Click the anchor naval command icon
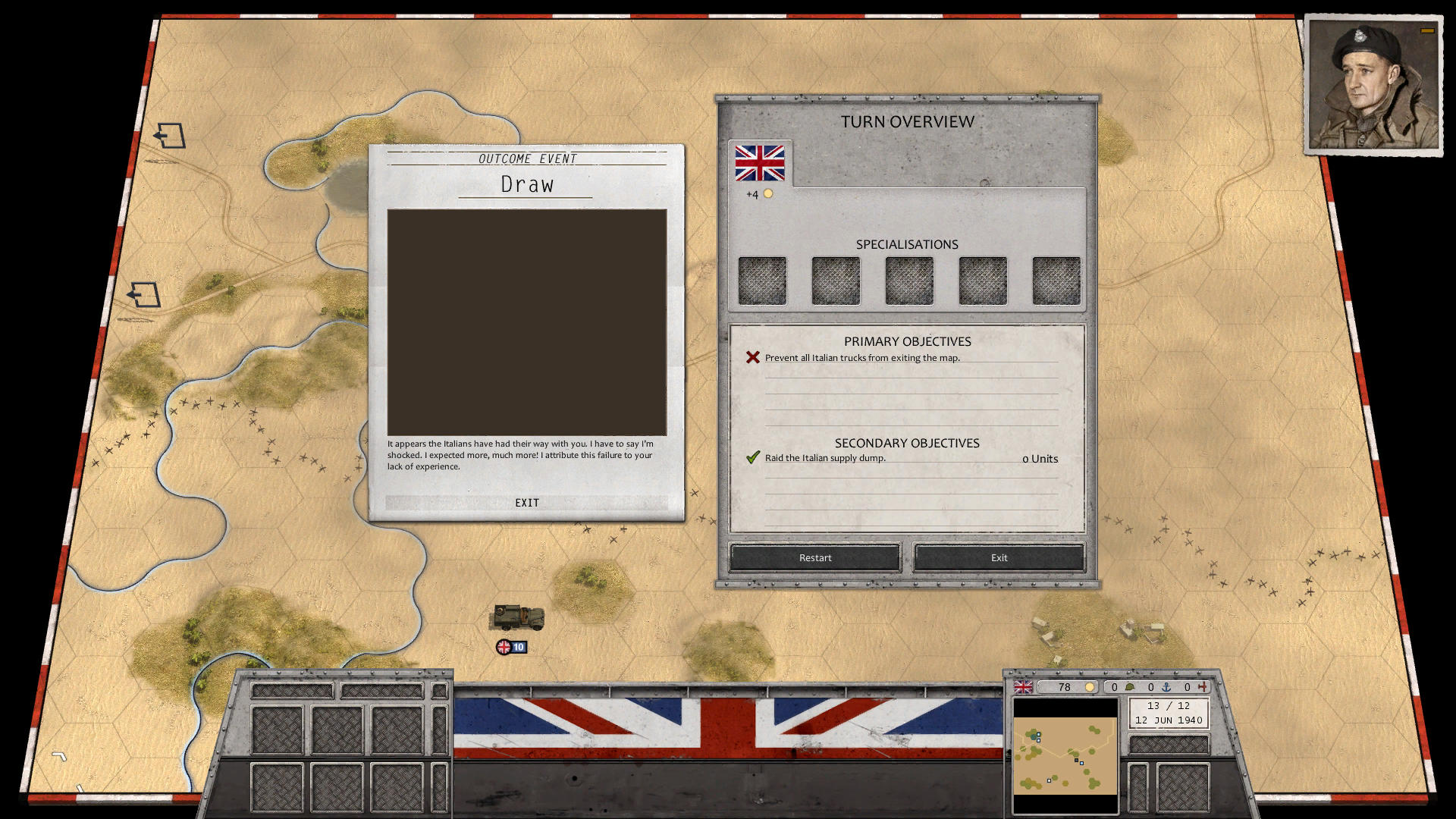 (x=1166, y=687)
